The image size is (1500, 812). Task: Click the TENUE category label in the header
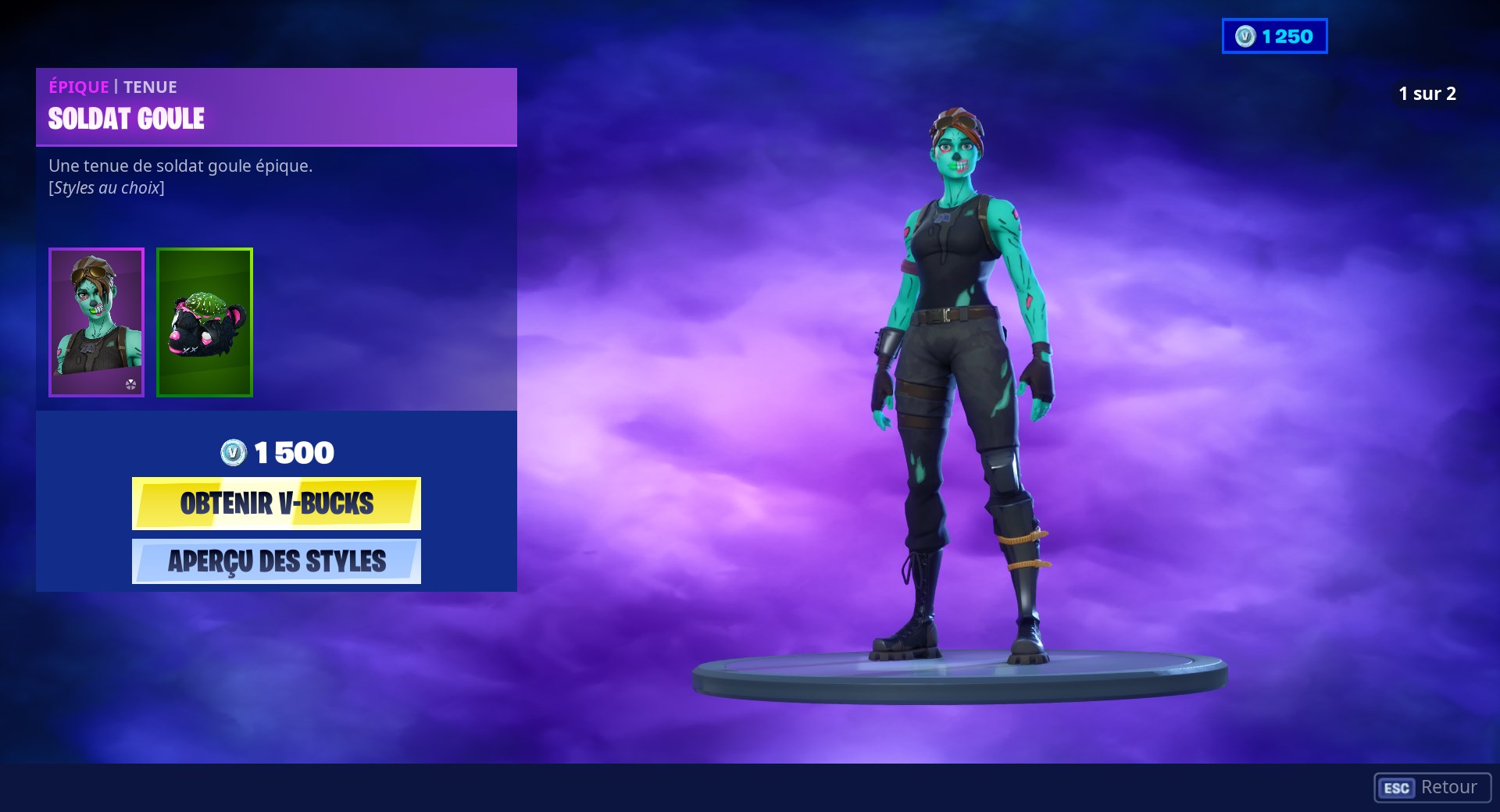(x=151, y=87)
